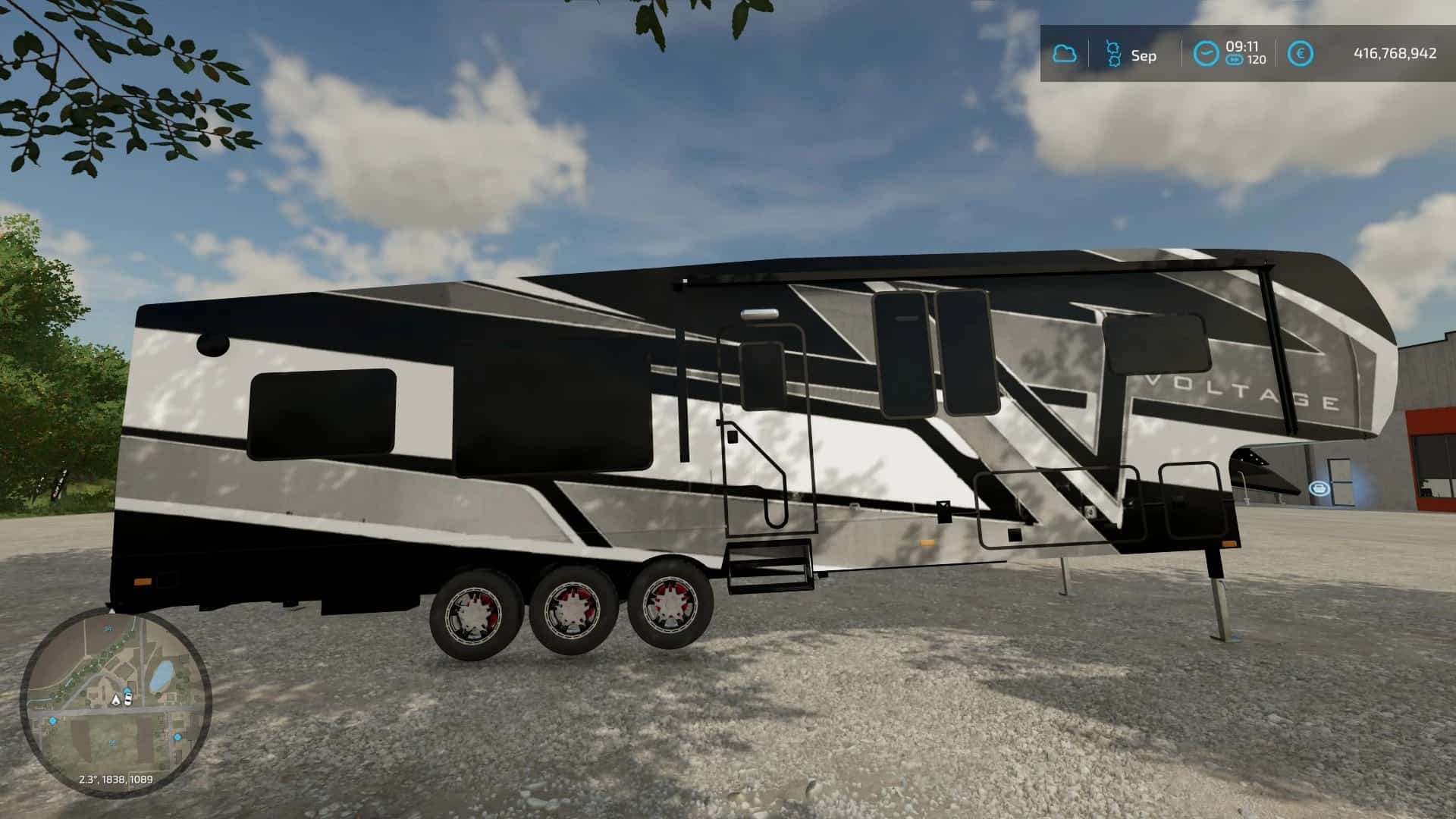Image resolution: width=1456 pixels, height=819 pixels.
Task: Click the field number marker at the minimap top
Action: [108, 629]
